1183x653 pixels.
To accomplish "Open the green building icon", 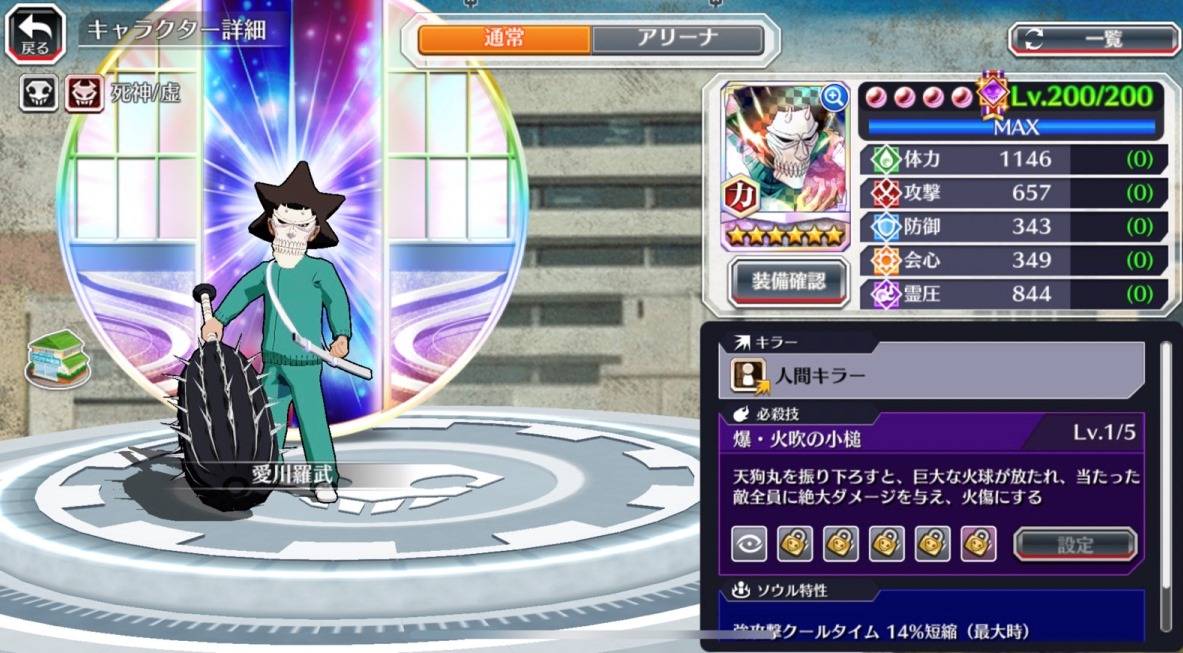I will pyautogui.click(x=58, y=357).
